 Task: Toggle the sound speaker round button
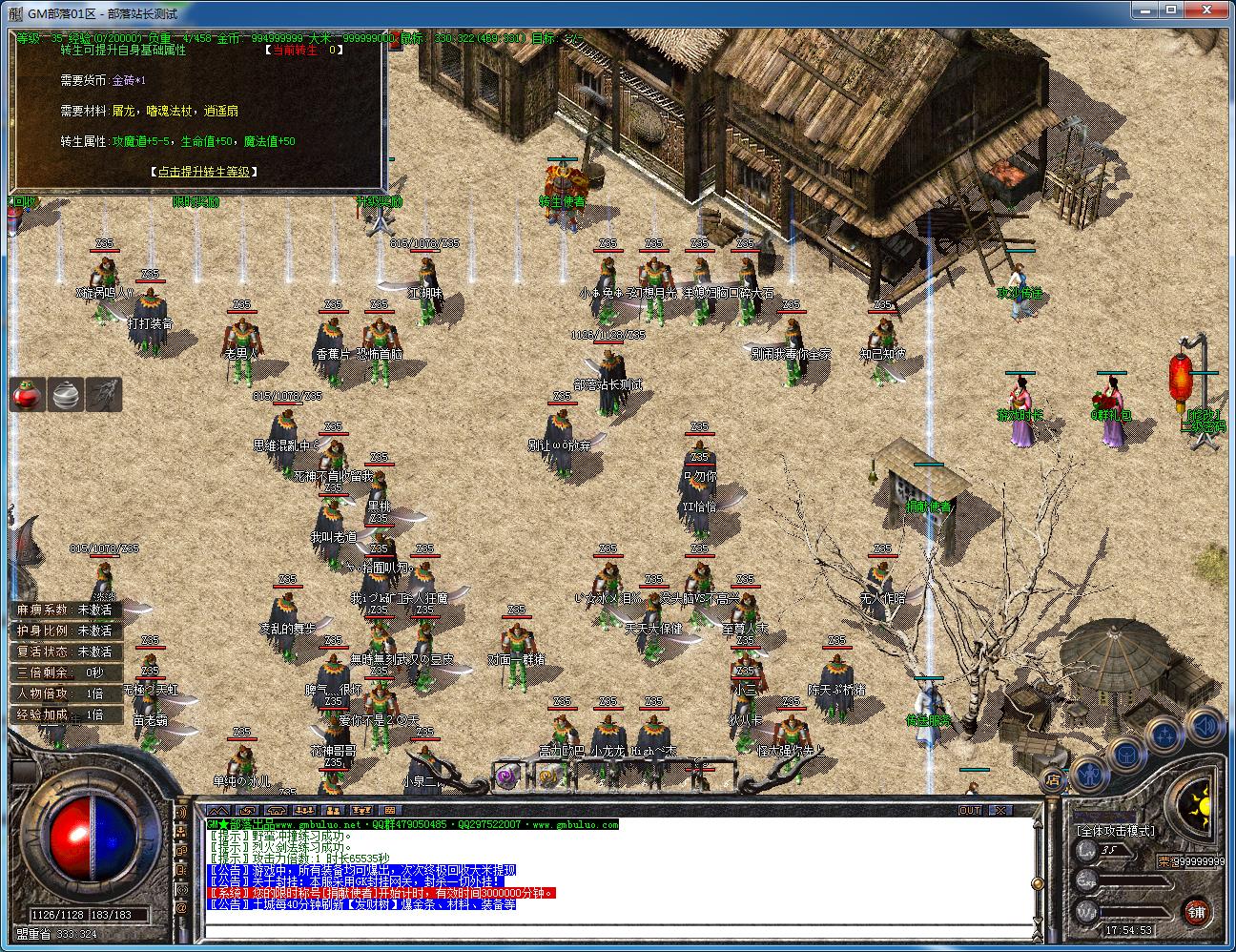(1205, 726)
